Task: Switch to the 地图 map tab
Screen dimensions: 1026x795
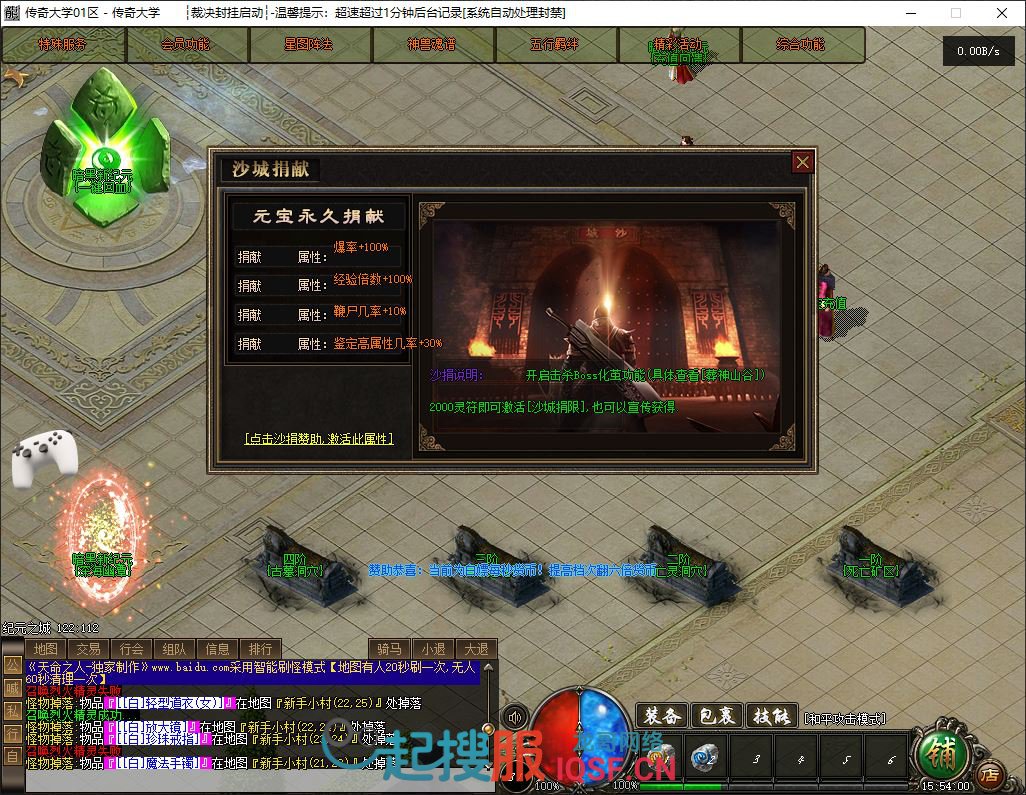Action: tap(46, 649)
